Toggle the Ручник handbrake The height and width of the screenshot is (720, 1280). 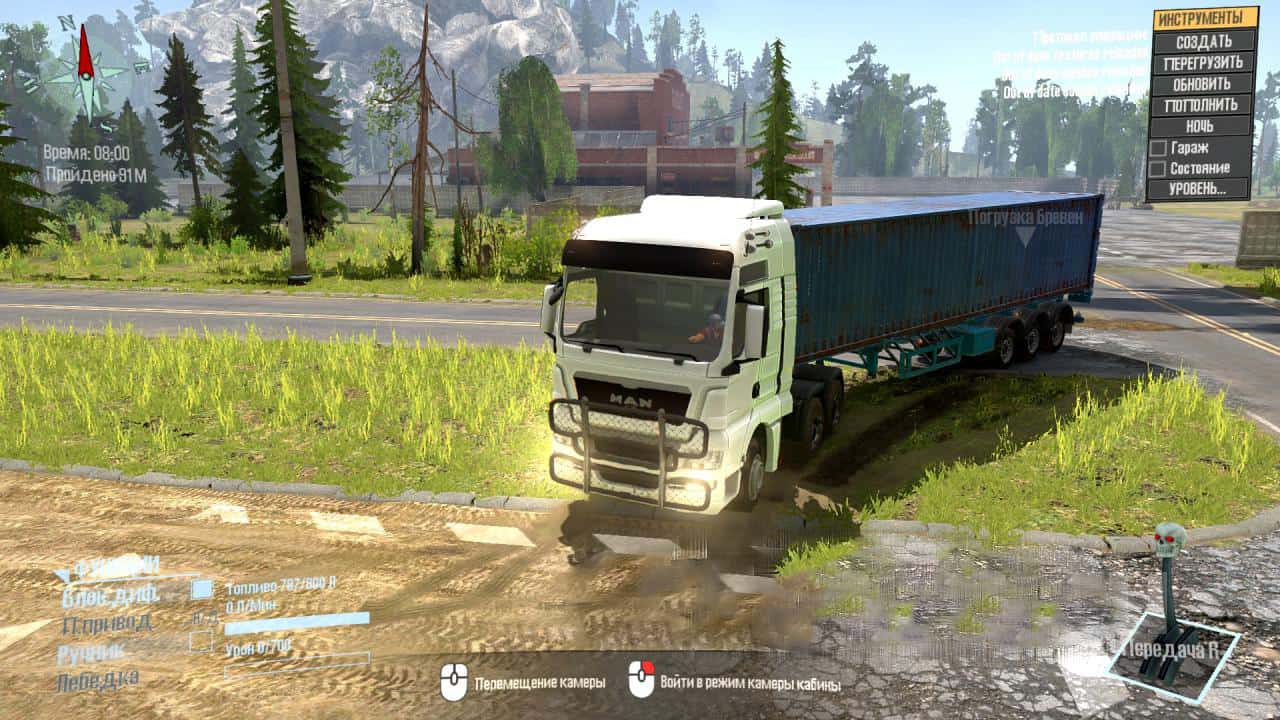click(202, 643)
